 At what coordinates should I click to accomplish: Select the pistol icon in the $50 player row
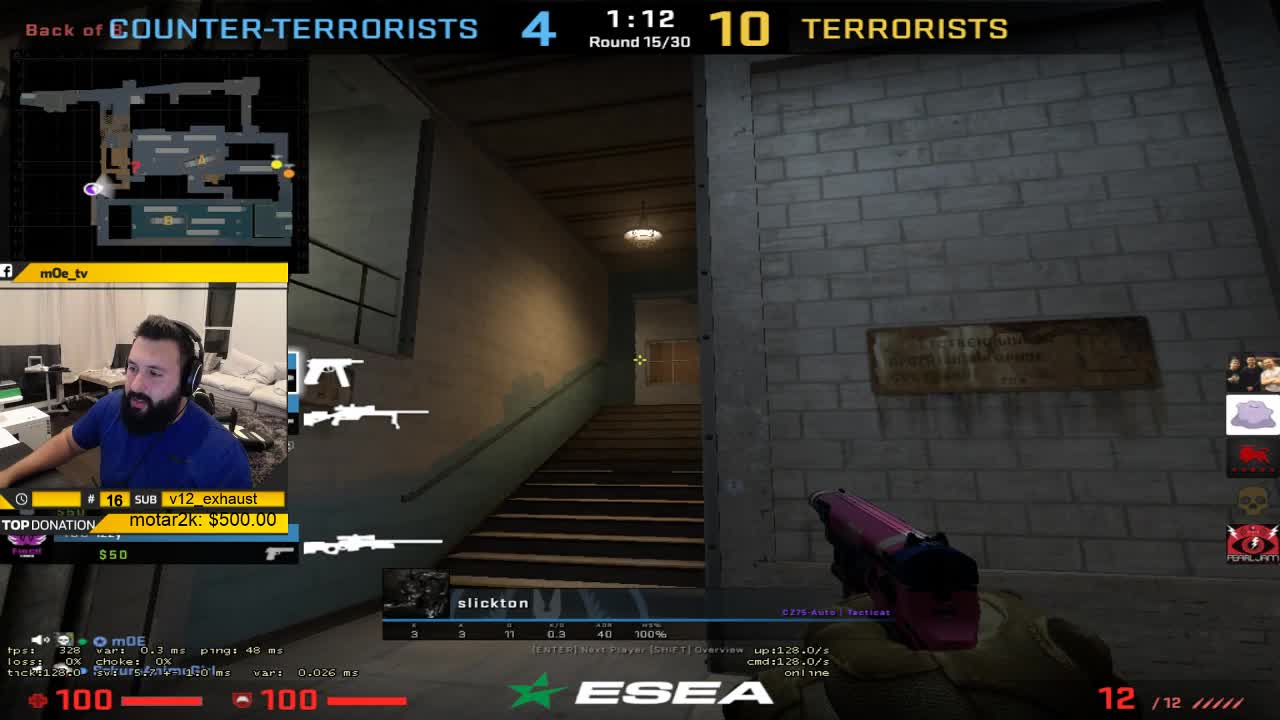pyautogui.click(x=279, y=554)
